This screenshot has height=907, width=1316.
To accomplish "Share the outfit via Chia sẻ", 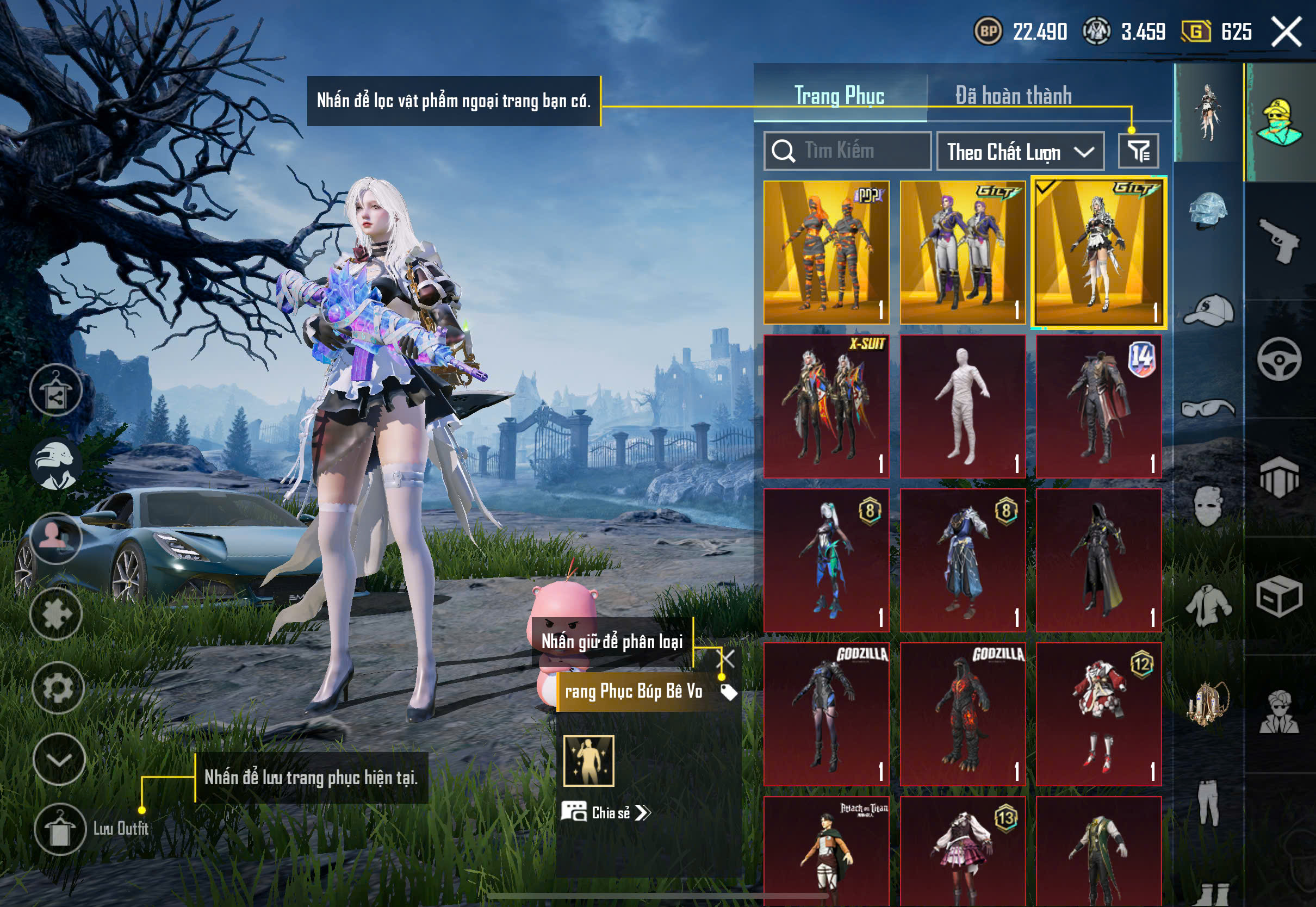I will tap(606, 812).
